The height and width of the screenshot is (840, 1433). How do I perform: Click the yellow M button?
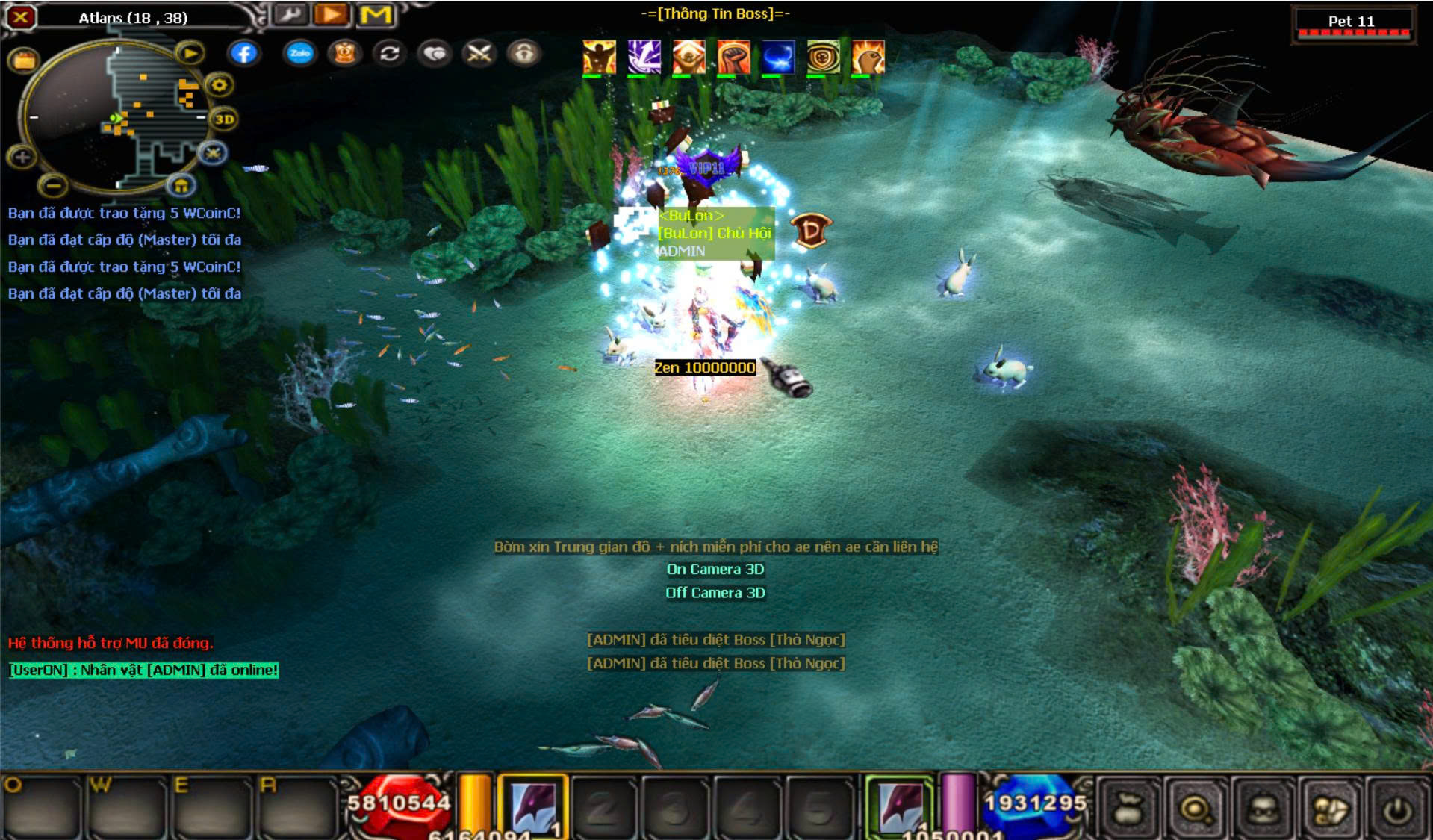click(376, 14)
